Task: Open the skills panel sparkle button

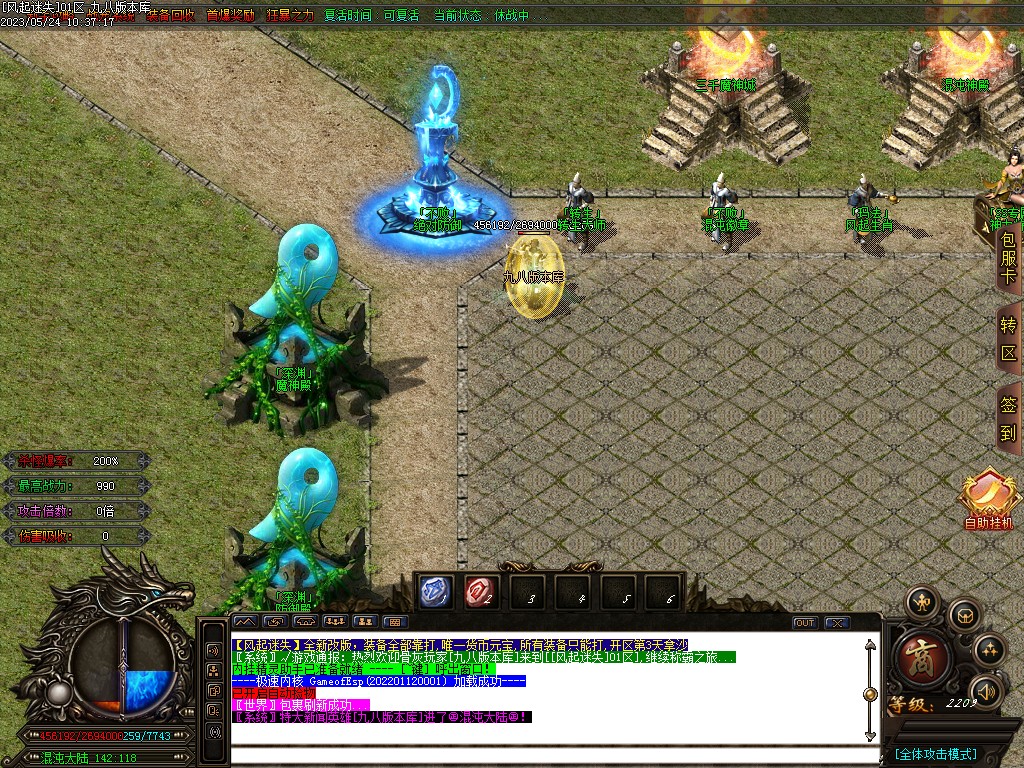Action: coord(988,649)
